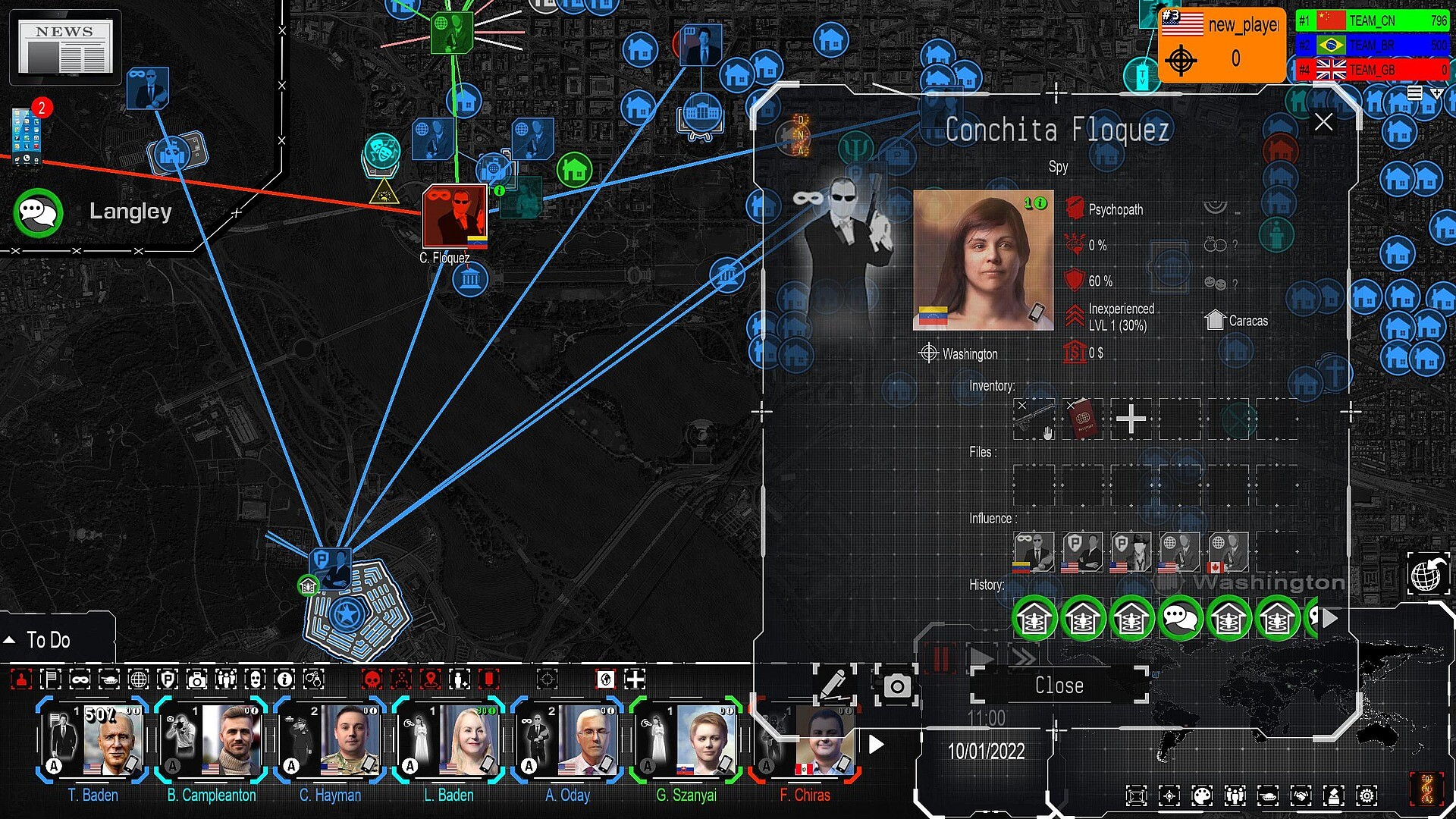Screen dimensions: 1456x819
Task: Open the palette icon in the bottom-right bar
Action: 1201,796
